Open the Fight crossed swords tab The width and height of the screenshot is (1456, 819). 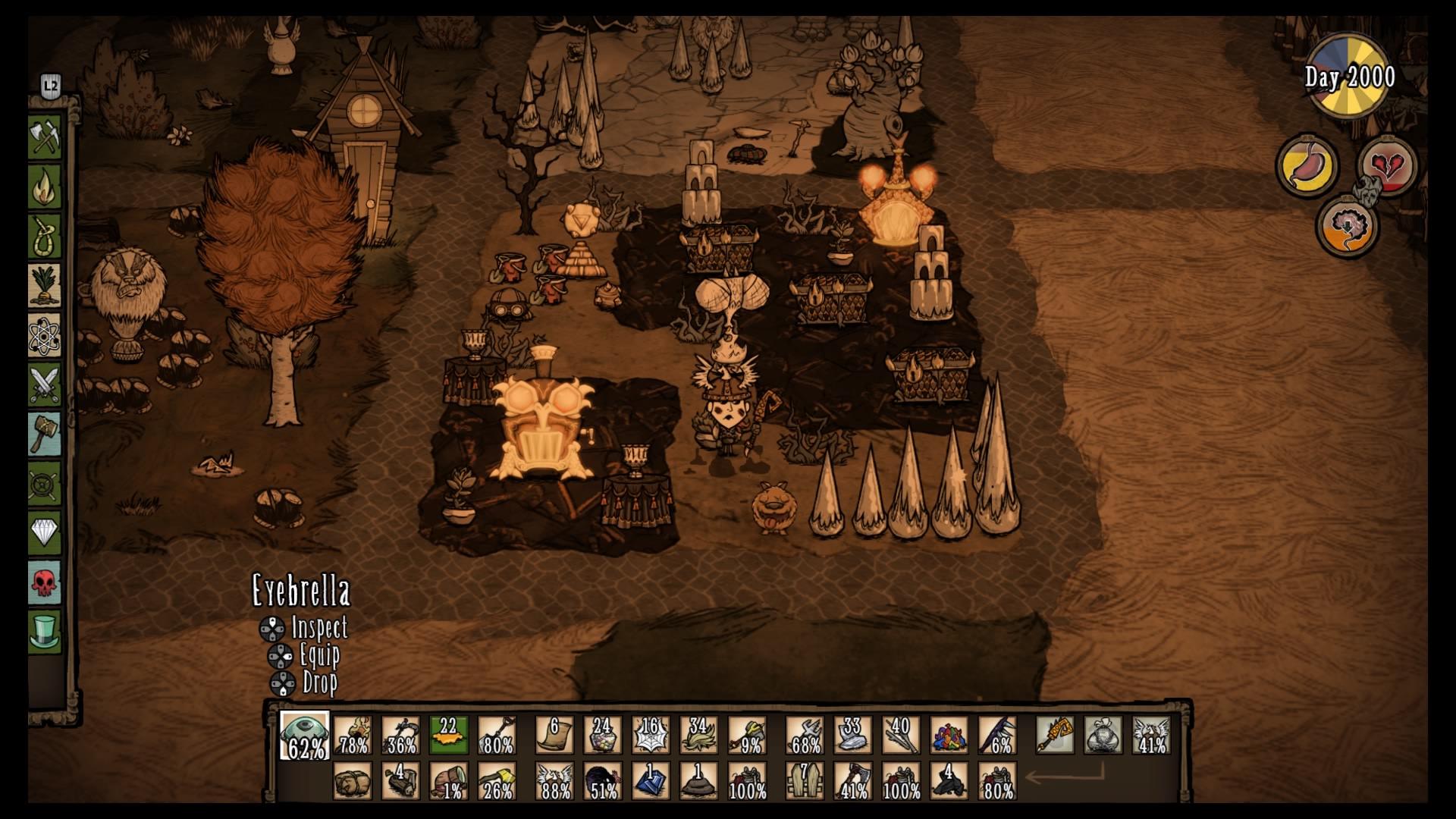coord(45,384)
